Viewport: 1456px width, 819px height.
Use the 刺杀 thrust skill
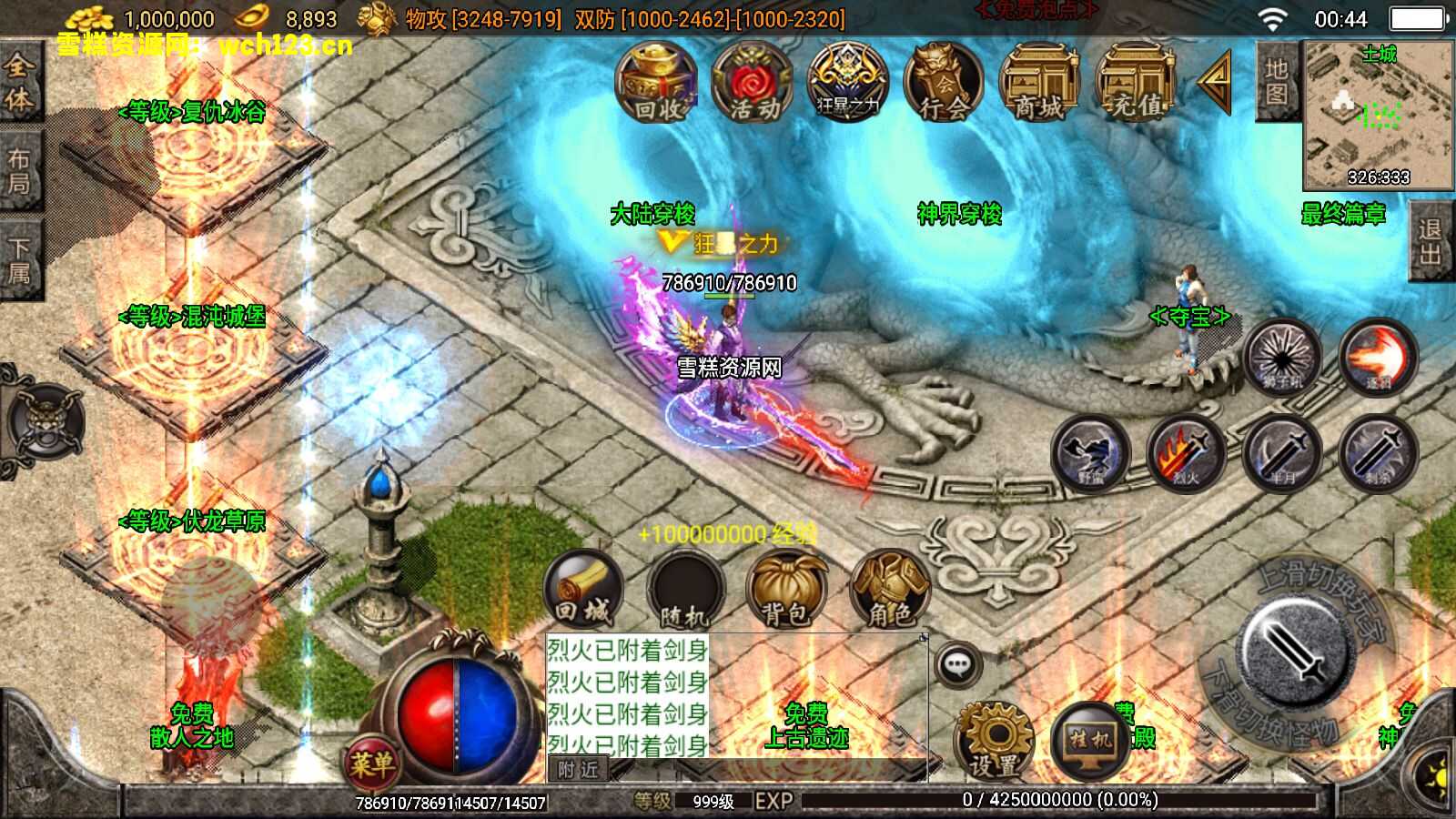pos(1378,453)
